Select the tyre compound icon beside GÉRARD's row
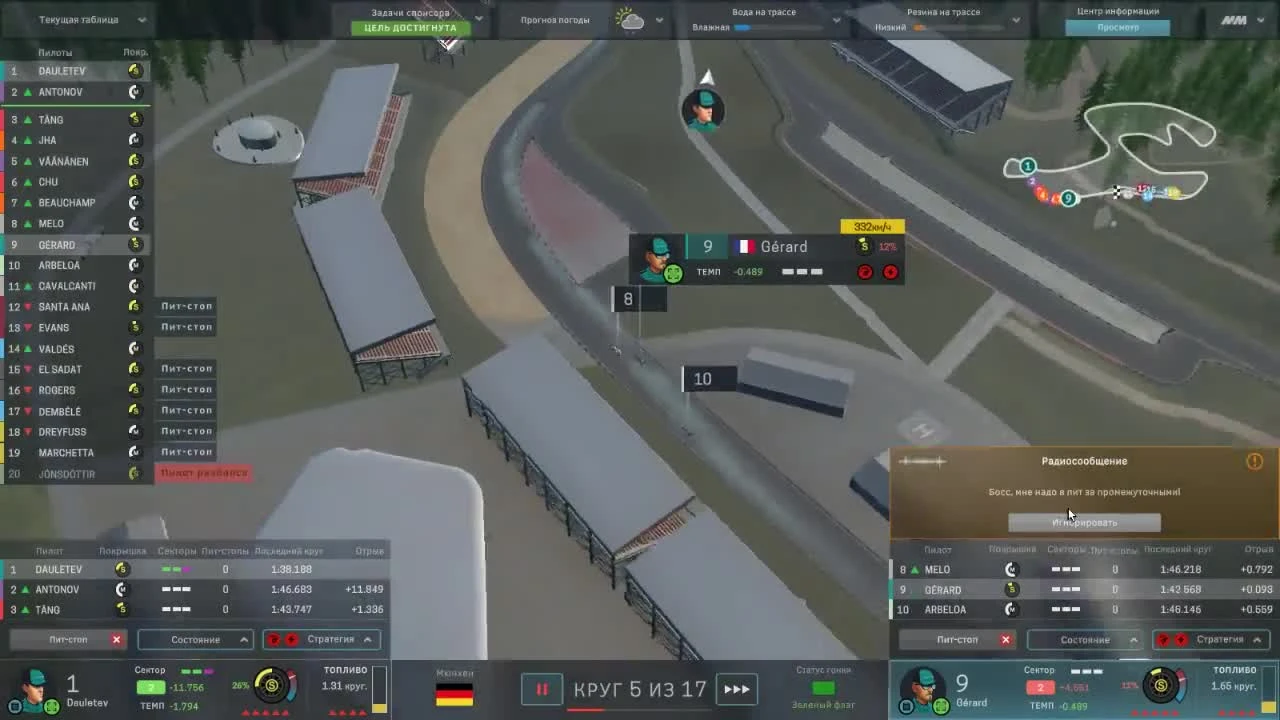 (x=133, y=244)
